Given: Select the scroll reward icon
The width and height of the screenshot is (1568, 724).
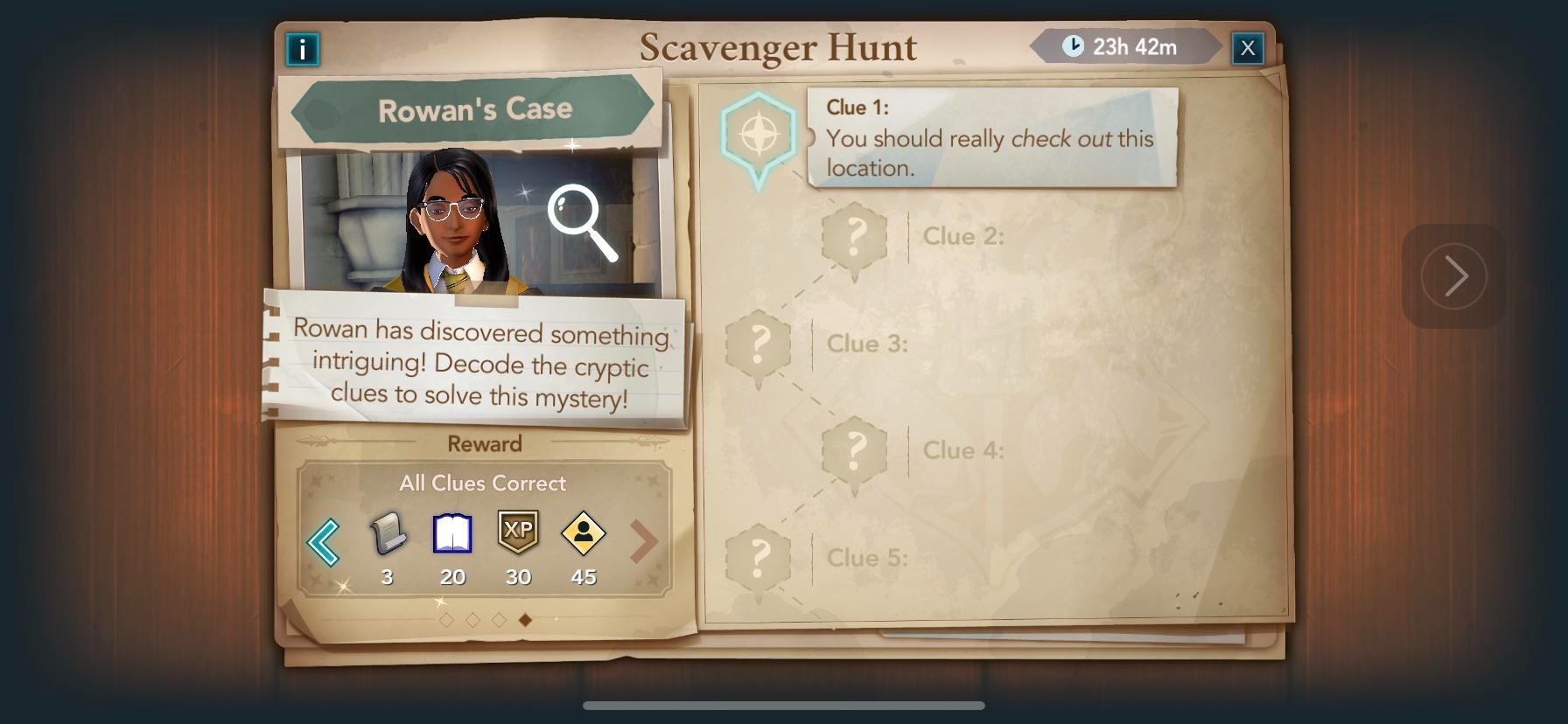Looking at the screenshot, I should [x=388, y=533].
